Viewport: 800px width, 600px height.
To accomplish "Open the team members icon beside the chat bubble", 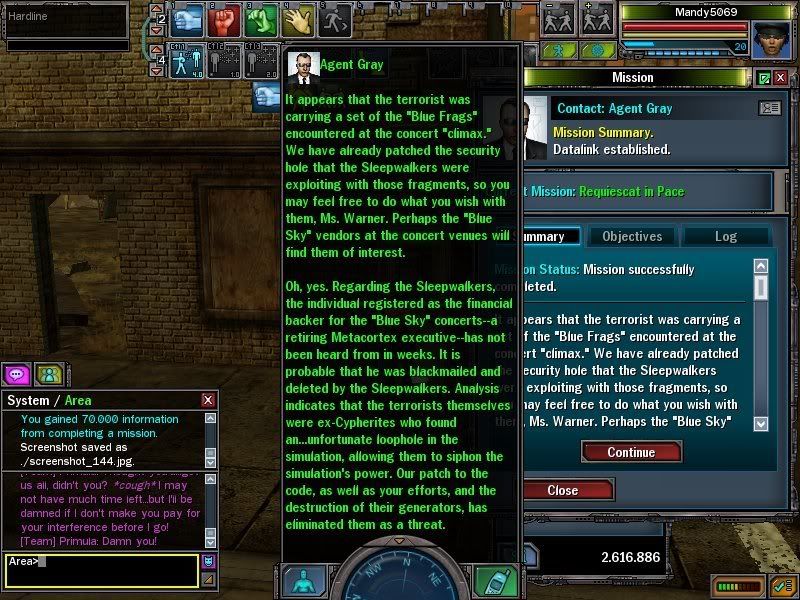I will (x=49, y=374).
